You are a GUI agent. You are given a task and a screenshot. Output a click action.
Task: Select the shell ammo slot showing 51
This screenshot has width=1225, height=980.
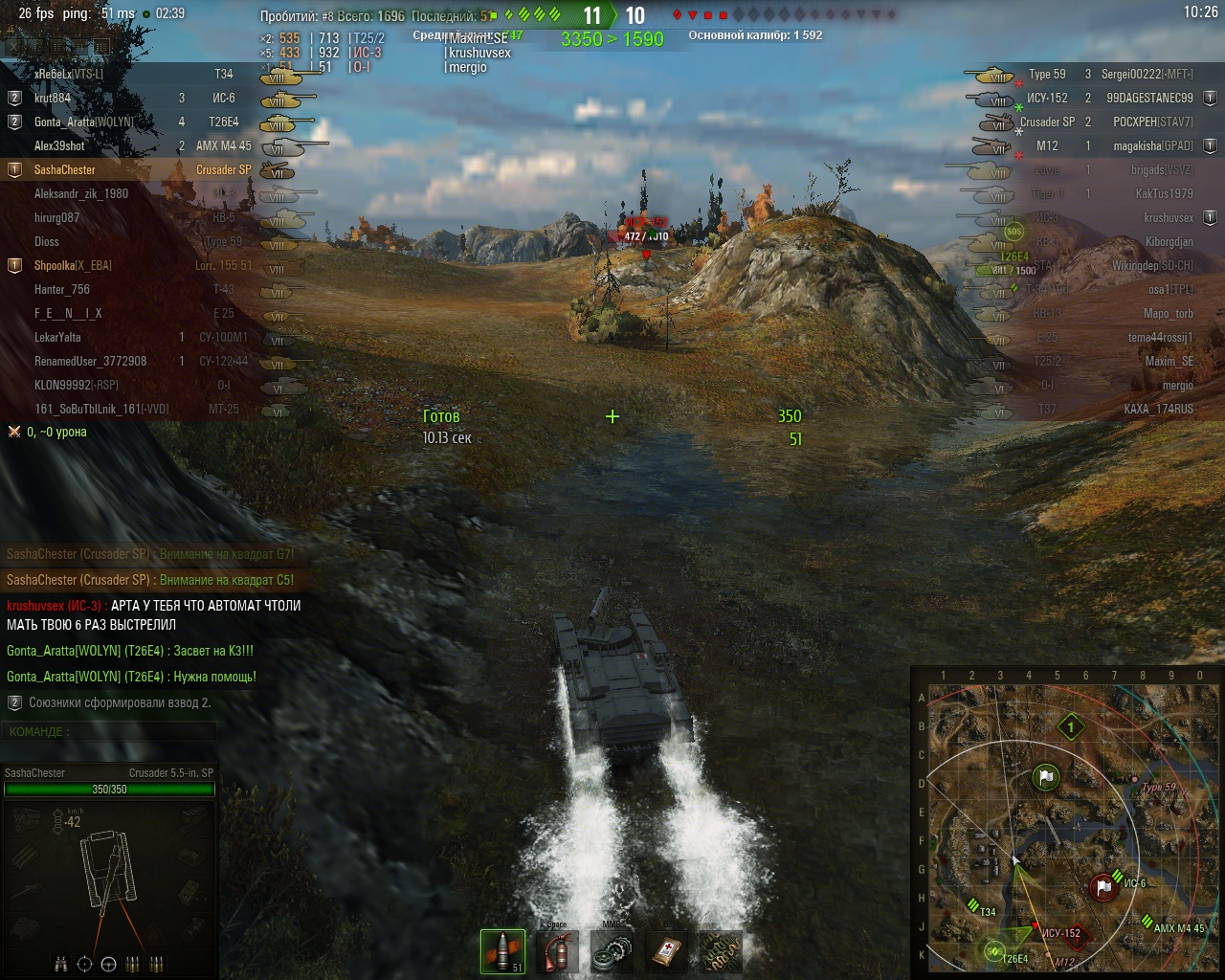(503, 950)
